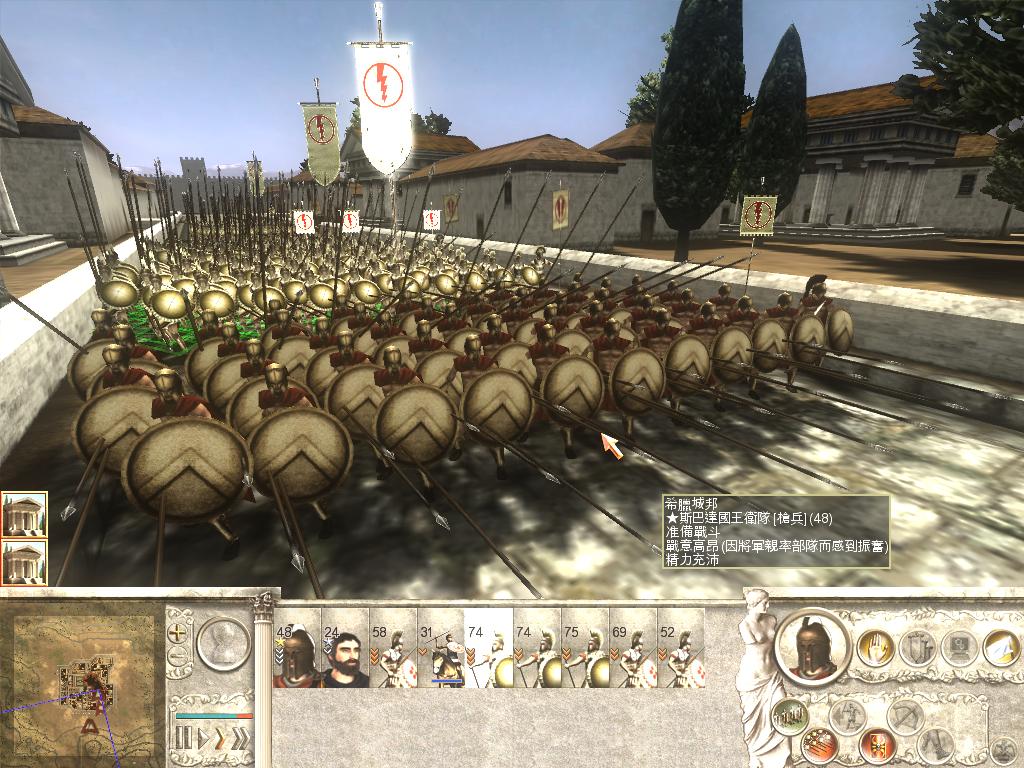Select the bearded general unit card (24)
This screenshot has width=1024, height=768.
(345, 656)
